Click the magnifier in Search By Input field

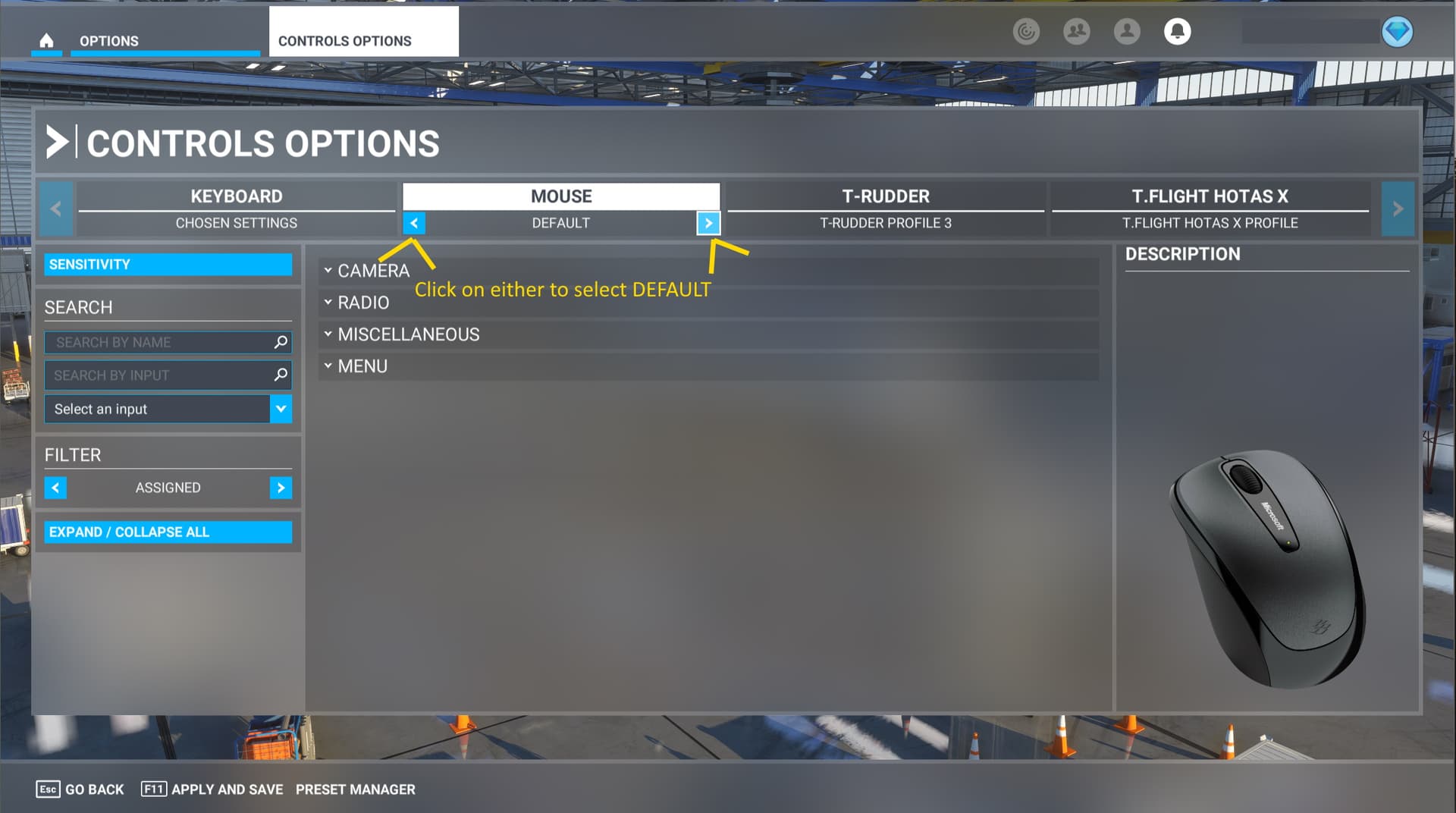point(281,375)
